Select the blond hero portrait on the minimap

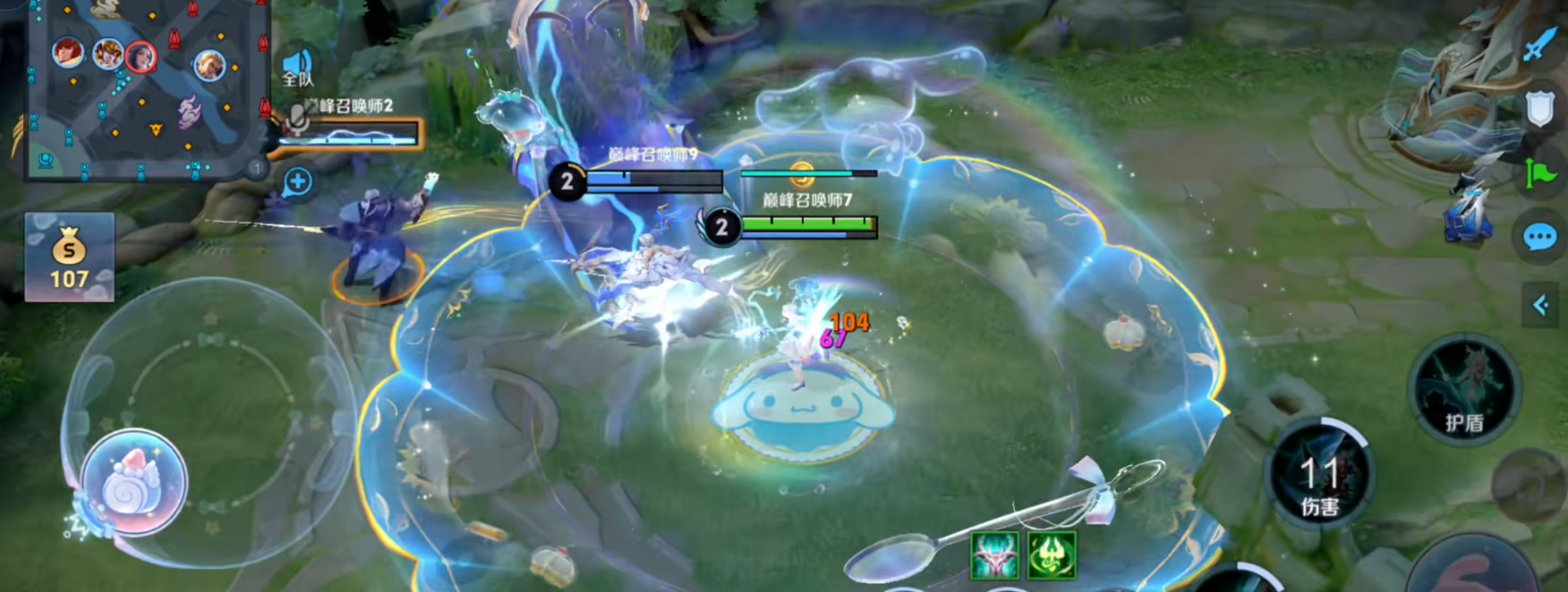209,64
